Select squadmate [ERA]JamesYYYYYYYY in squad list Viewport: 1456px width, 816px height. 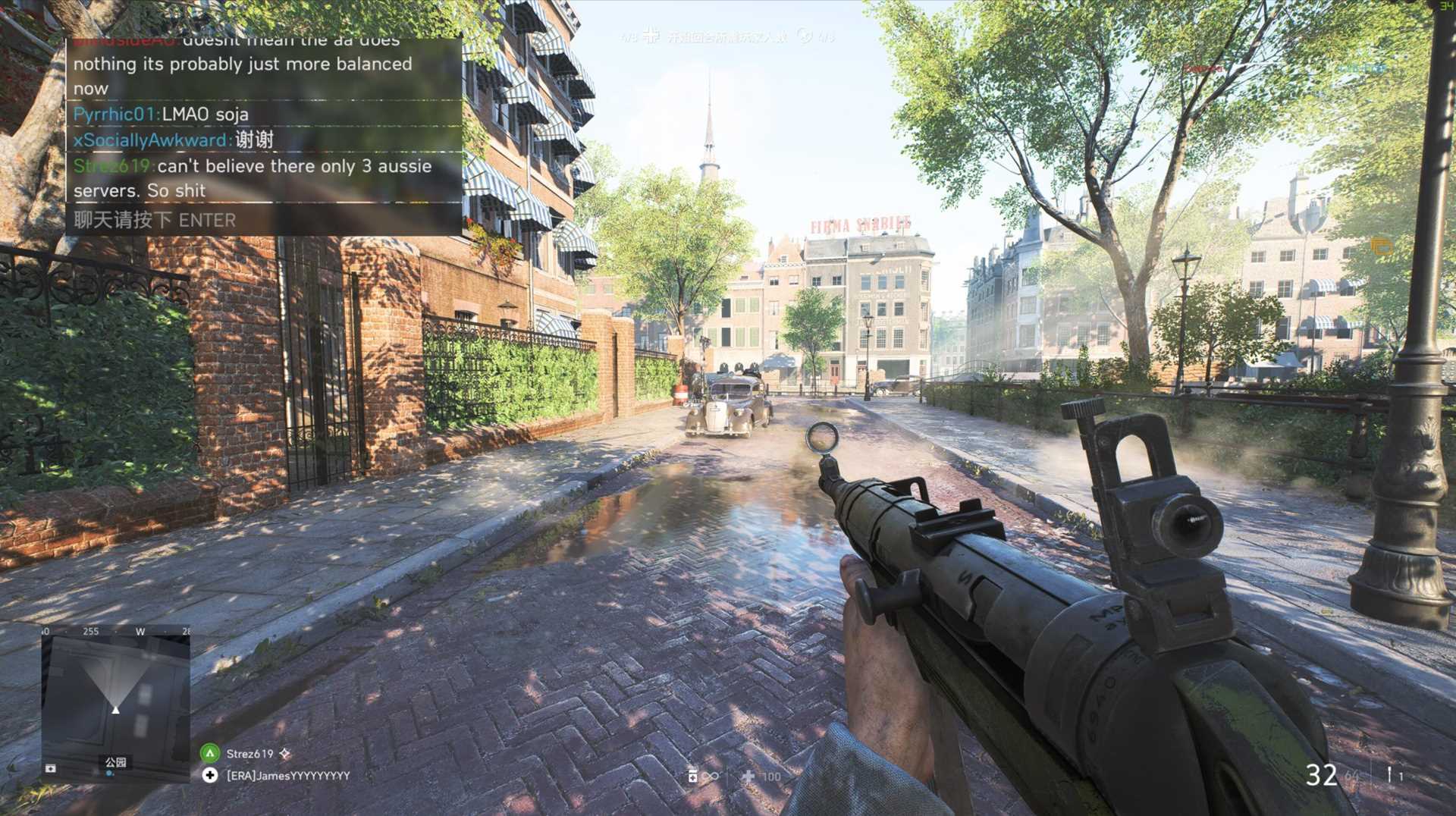[288, 776]
